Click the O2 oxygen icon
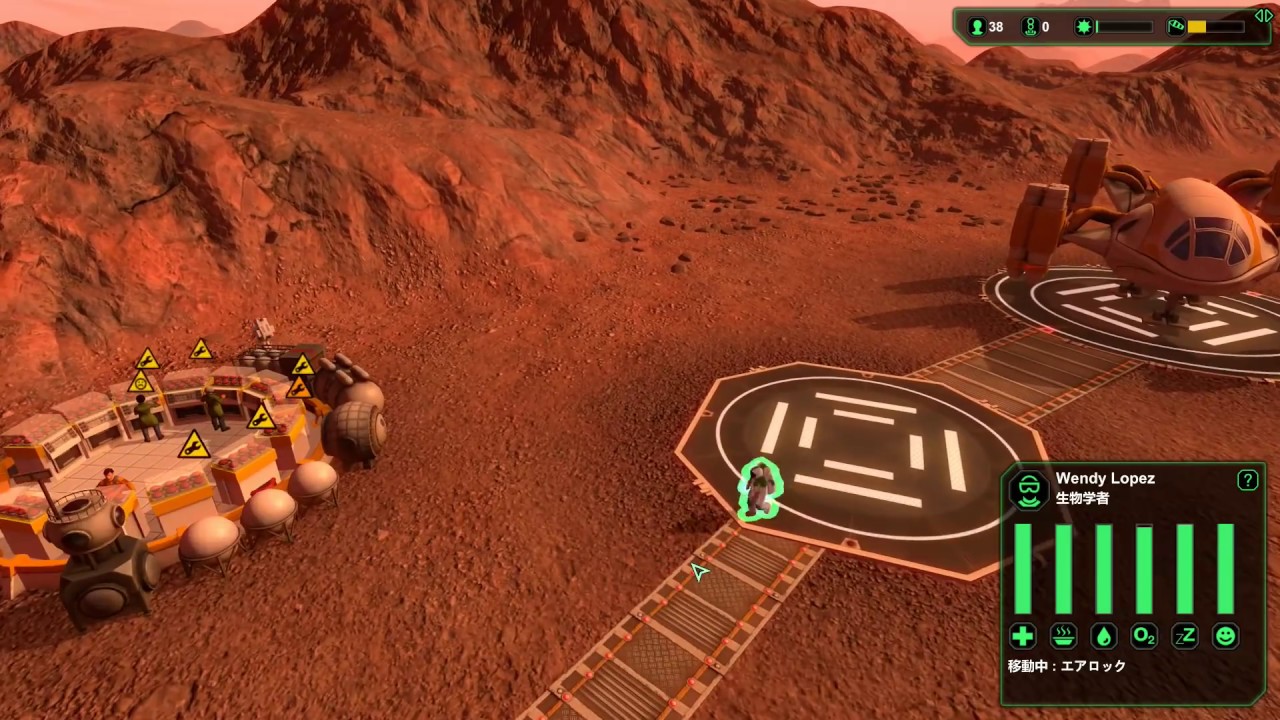 pos(1144,636)
